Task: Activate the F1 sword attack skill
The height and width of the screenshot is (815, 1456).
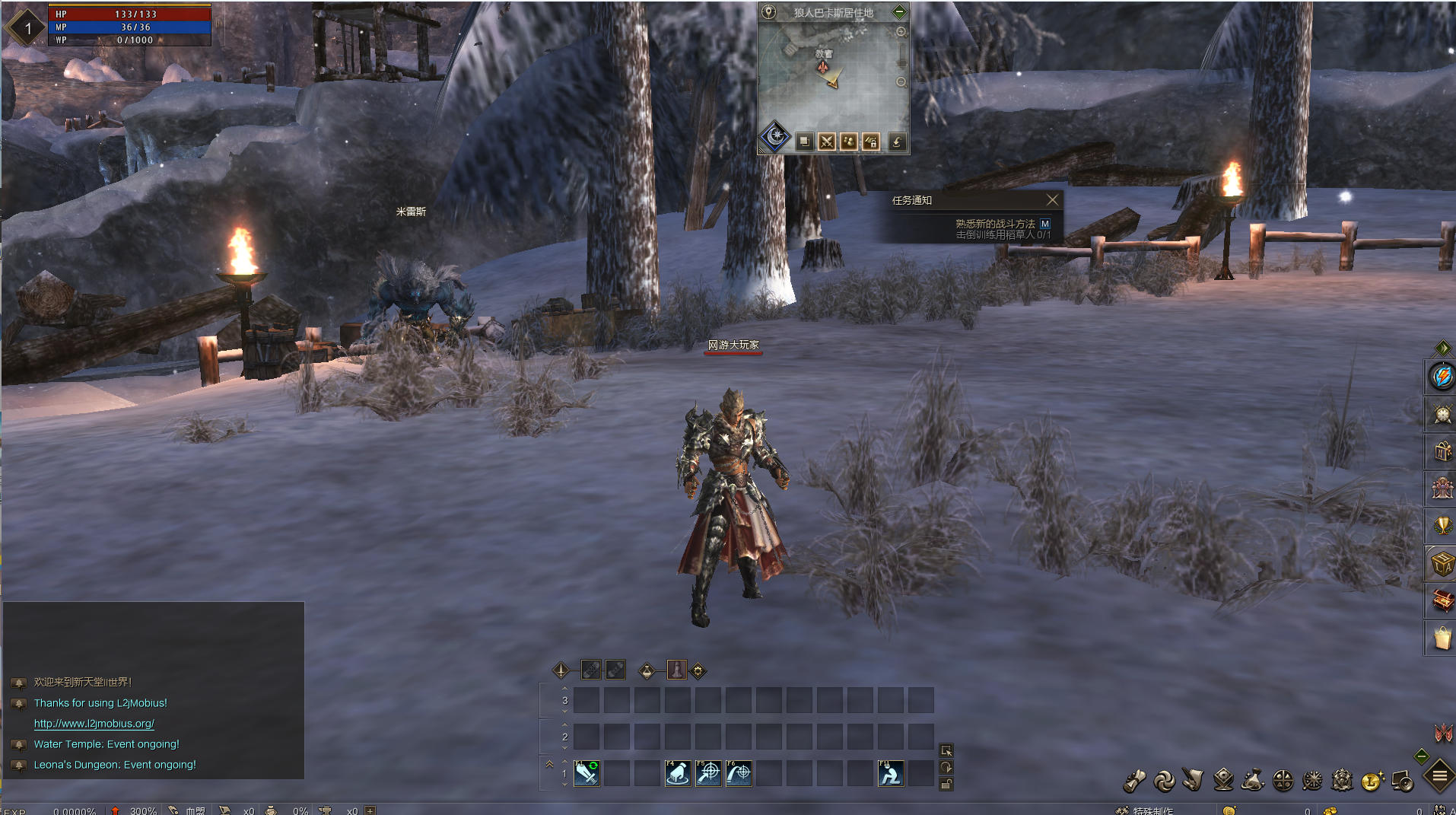Action: (x=587, y=774)
